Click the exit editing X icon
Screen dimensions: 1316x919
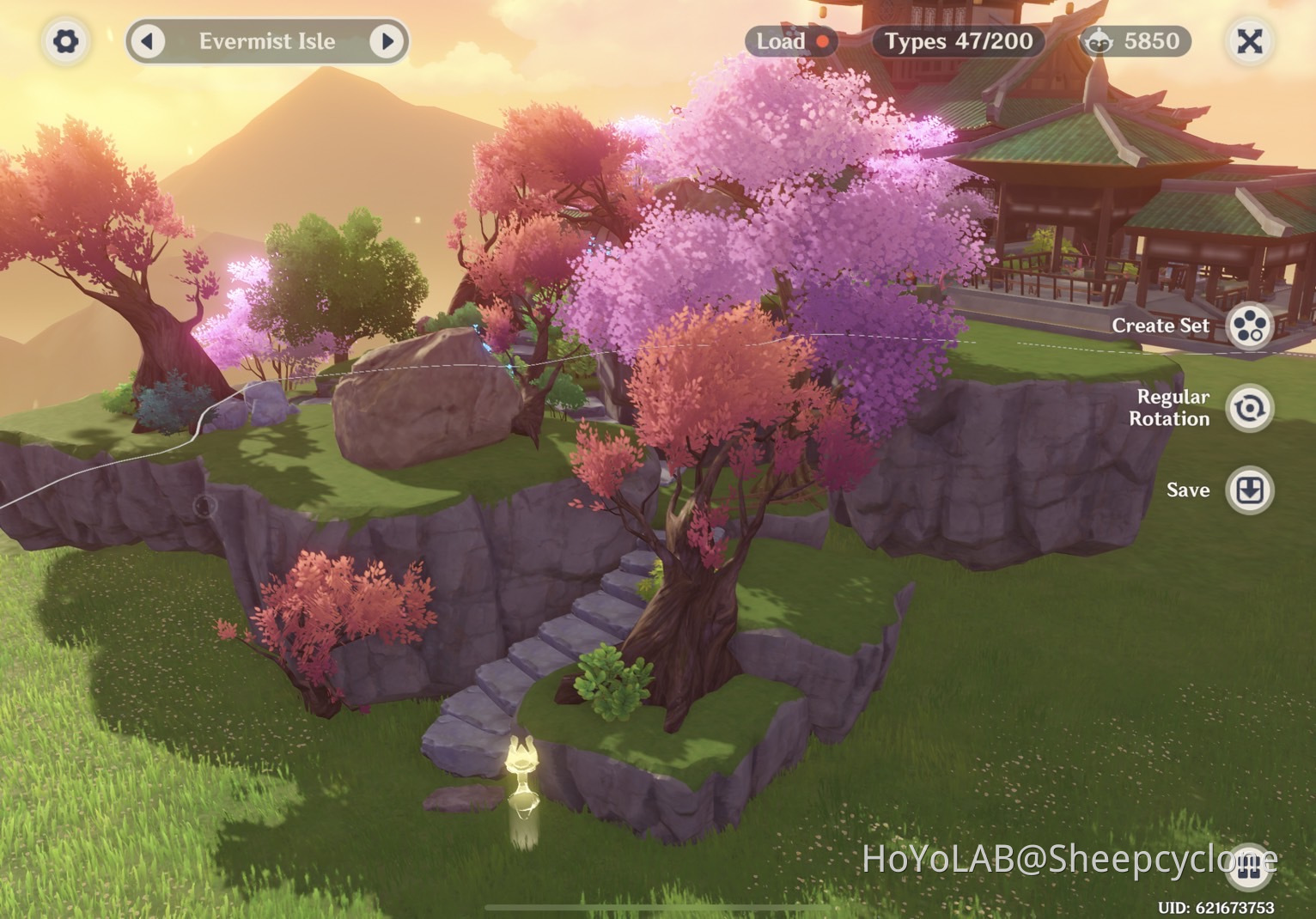click(x=1251, y=40)
